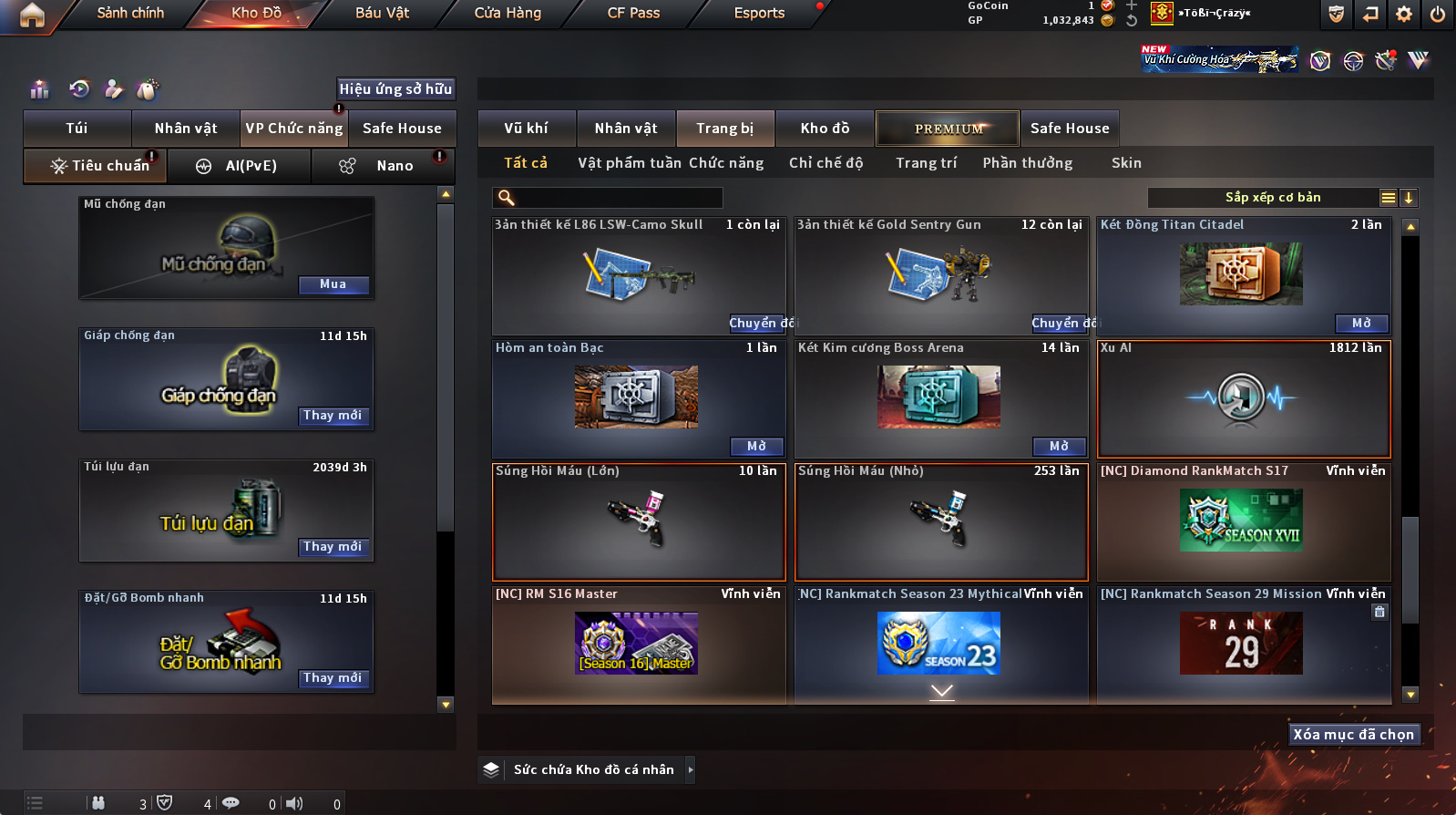The image size is (1456, 815).
Task: Switch to the Nhân vật loadout tab
Action: point(186,129)
